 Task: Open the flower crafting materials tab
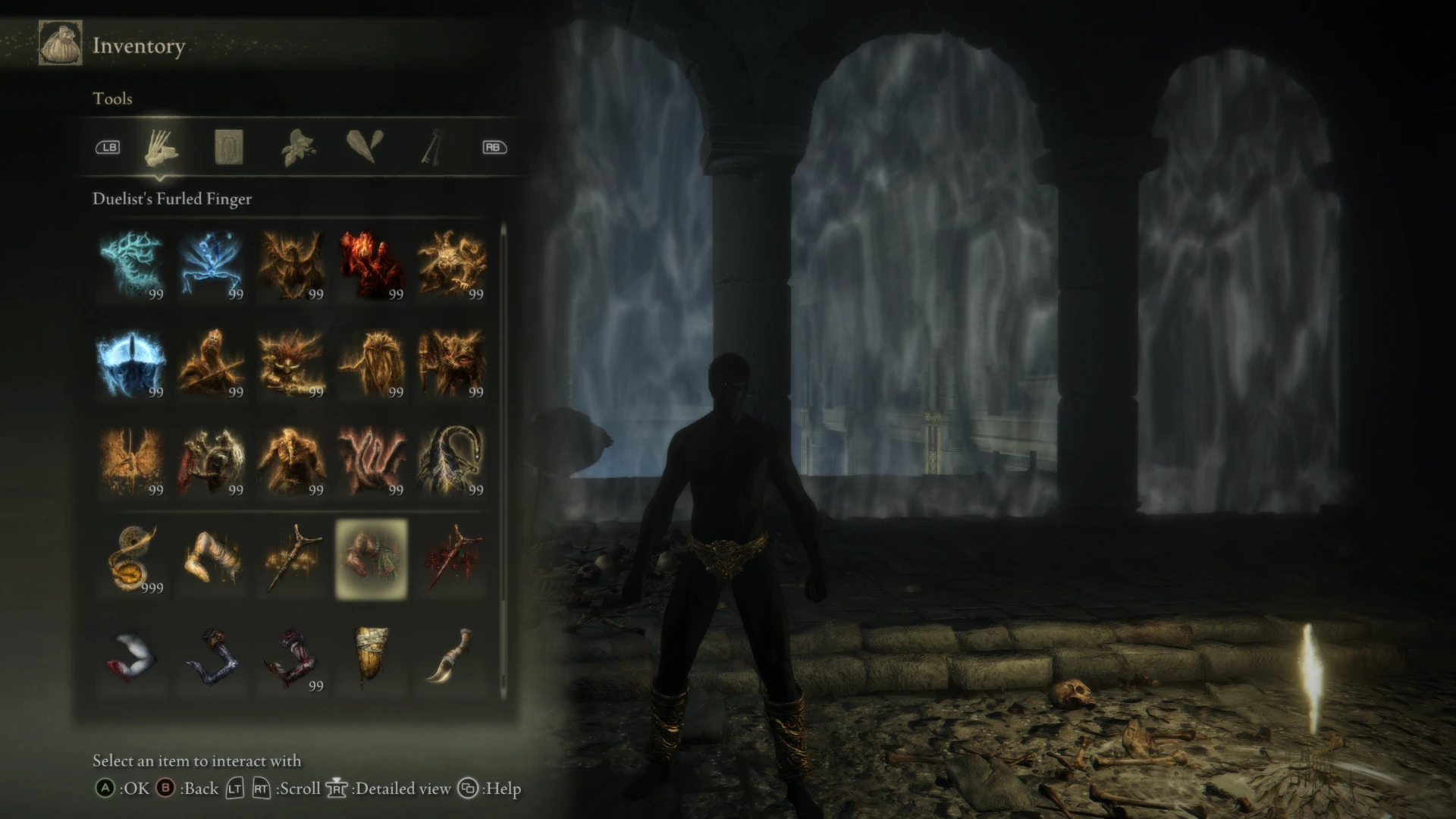tap(298, 148)
